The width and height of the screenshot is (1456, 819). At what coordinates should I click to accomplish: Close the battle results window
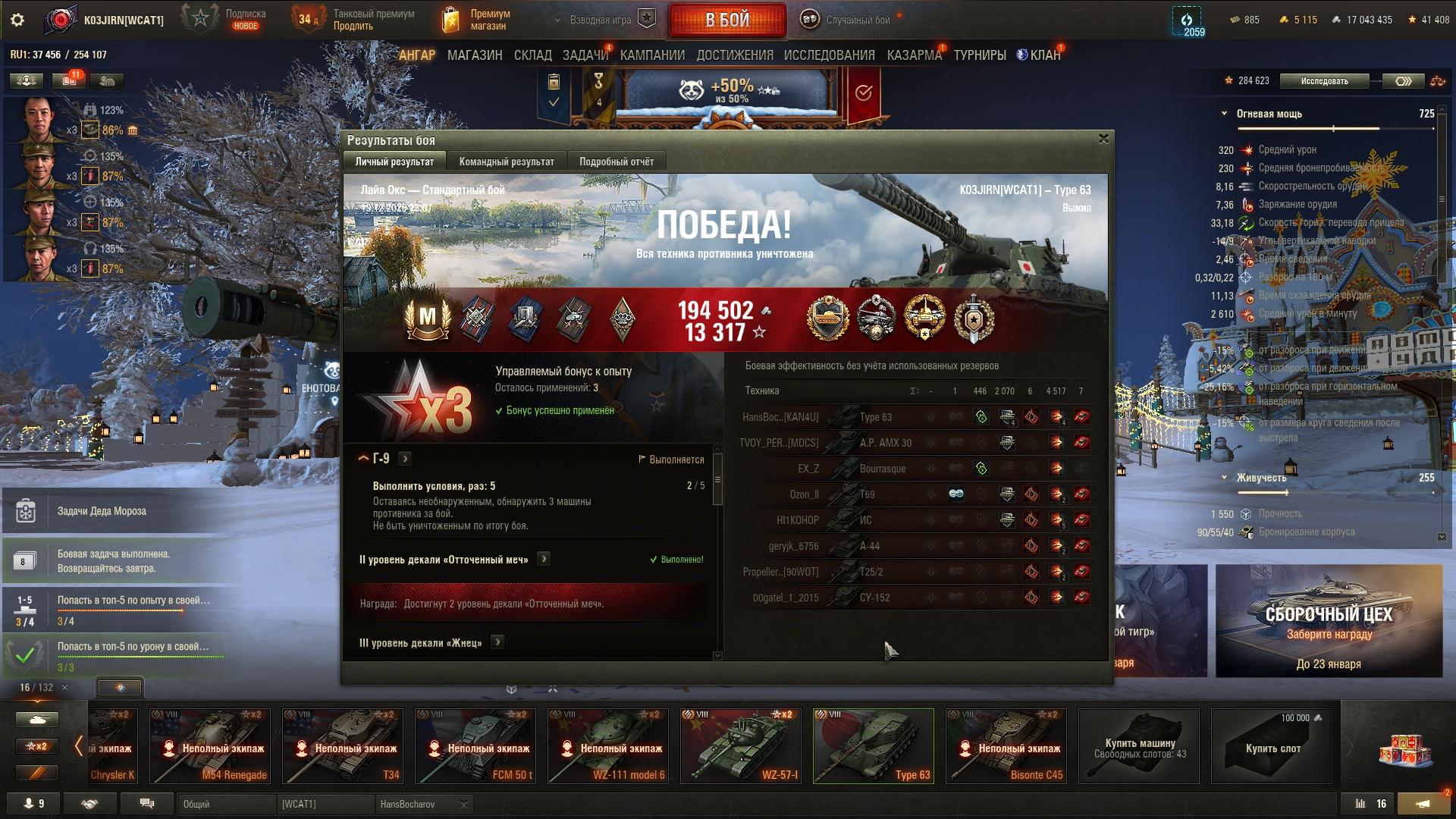click(1103, 139)
